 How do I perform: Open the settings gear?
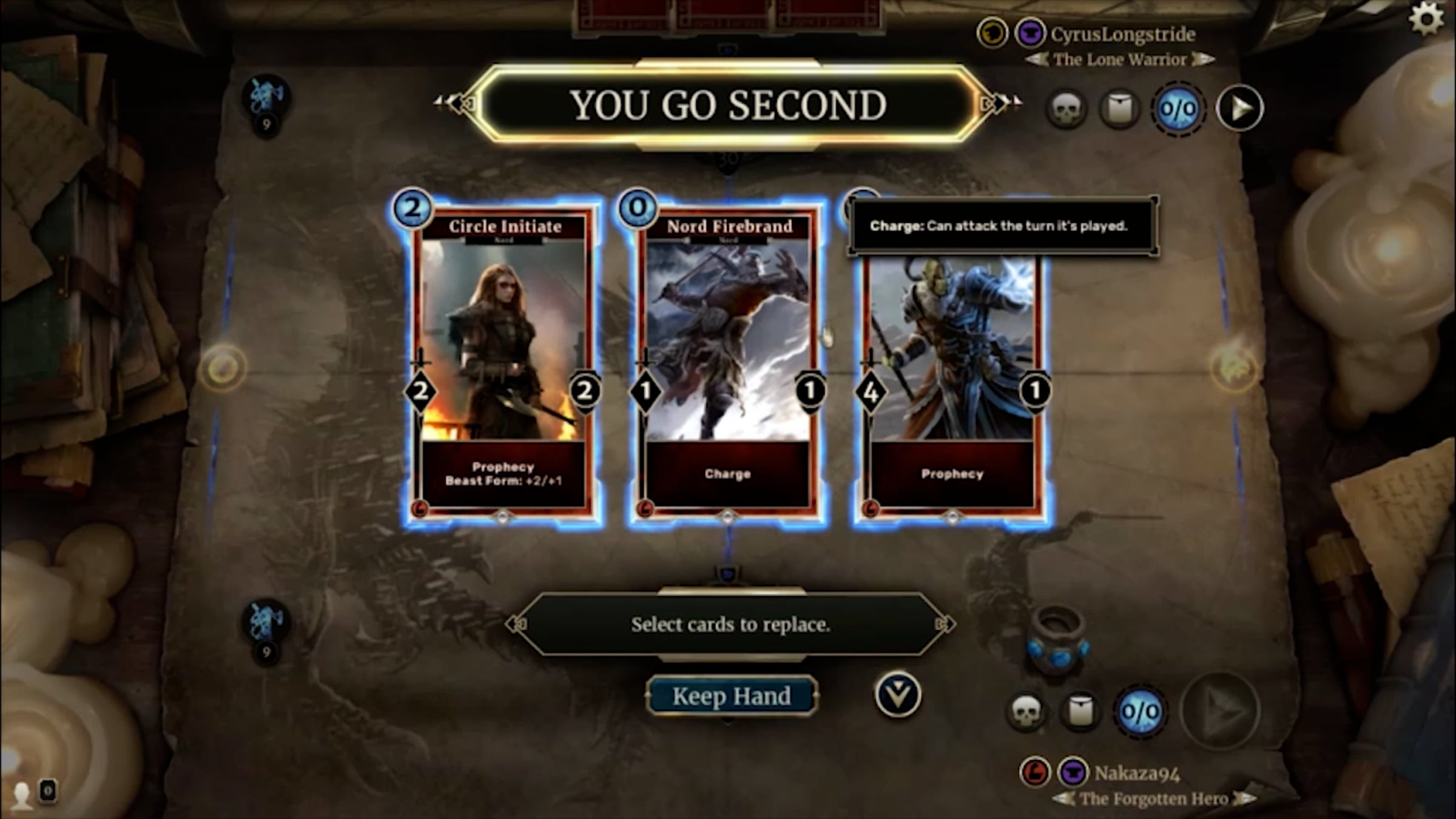[1426, 19]
